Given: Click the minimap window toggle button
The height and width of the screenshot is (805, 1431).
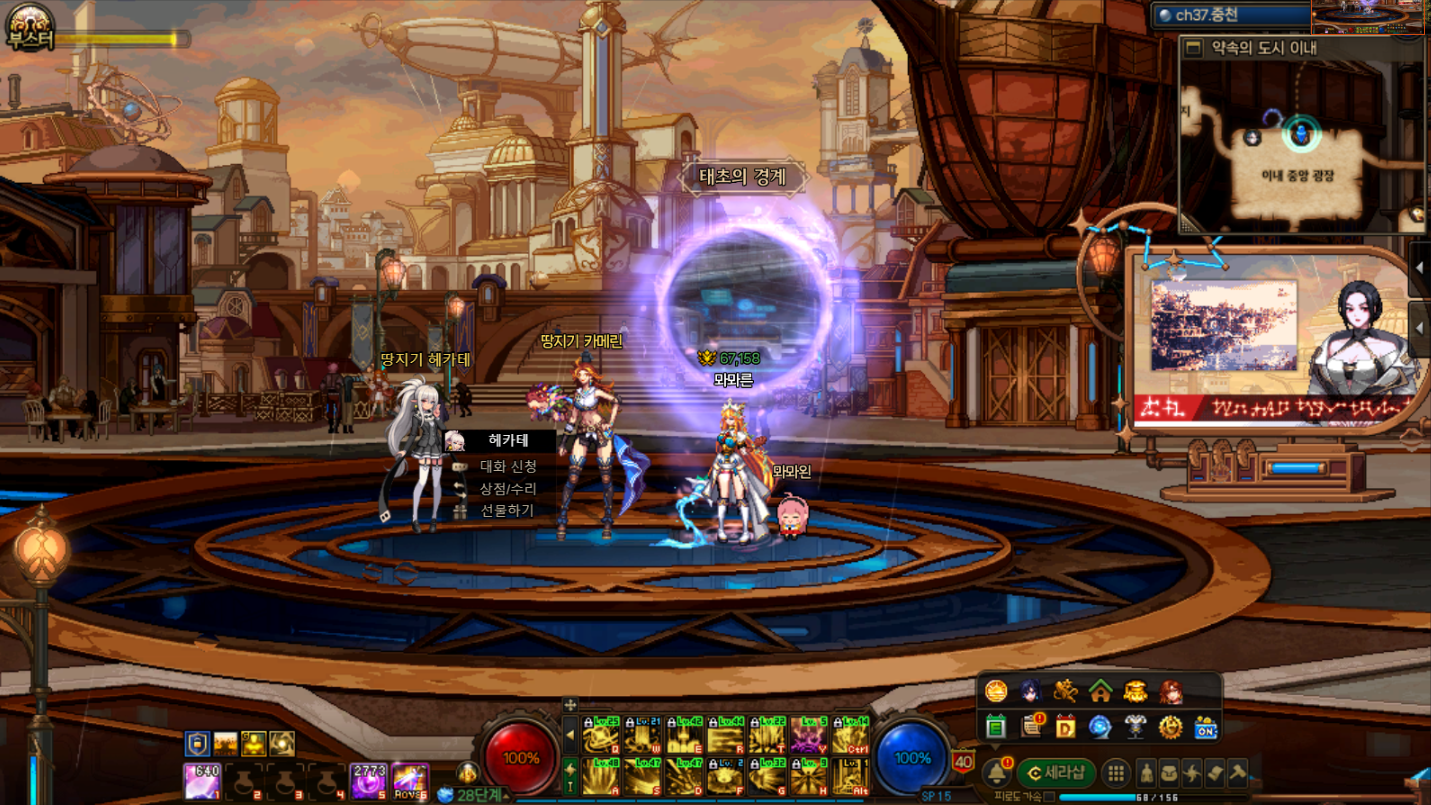Looking at the screenshot, I should 1193,48.
